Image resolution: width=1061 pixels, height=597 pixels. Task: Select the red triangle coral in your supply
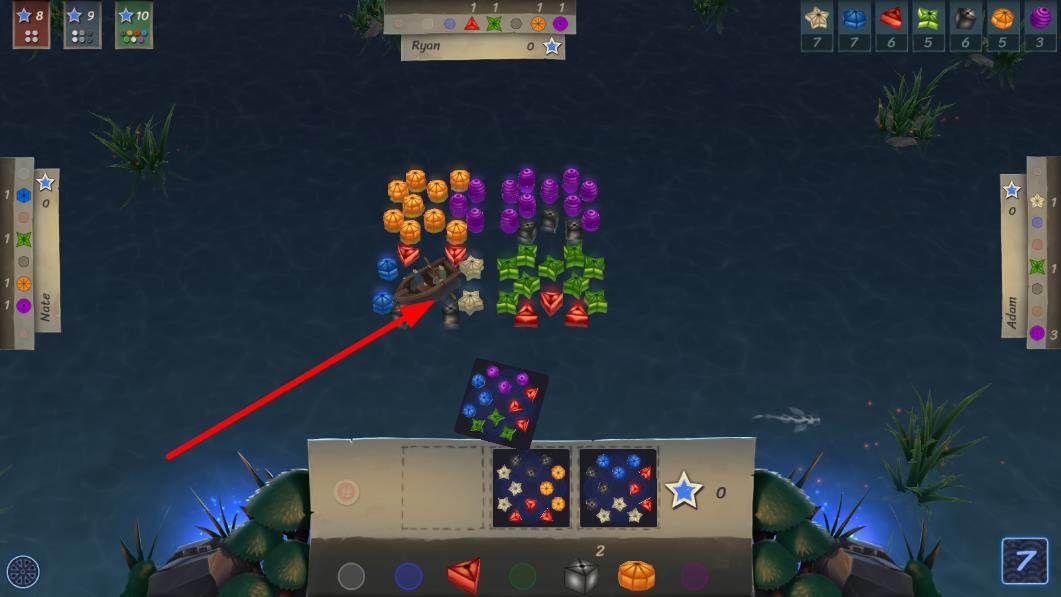[464, 575]
